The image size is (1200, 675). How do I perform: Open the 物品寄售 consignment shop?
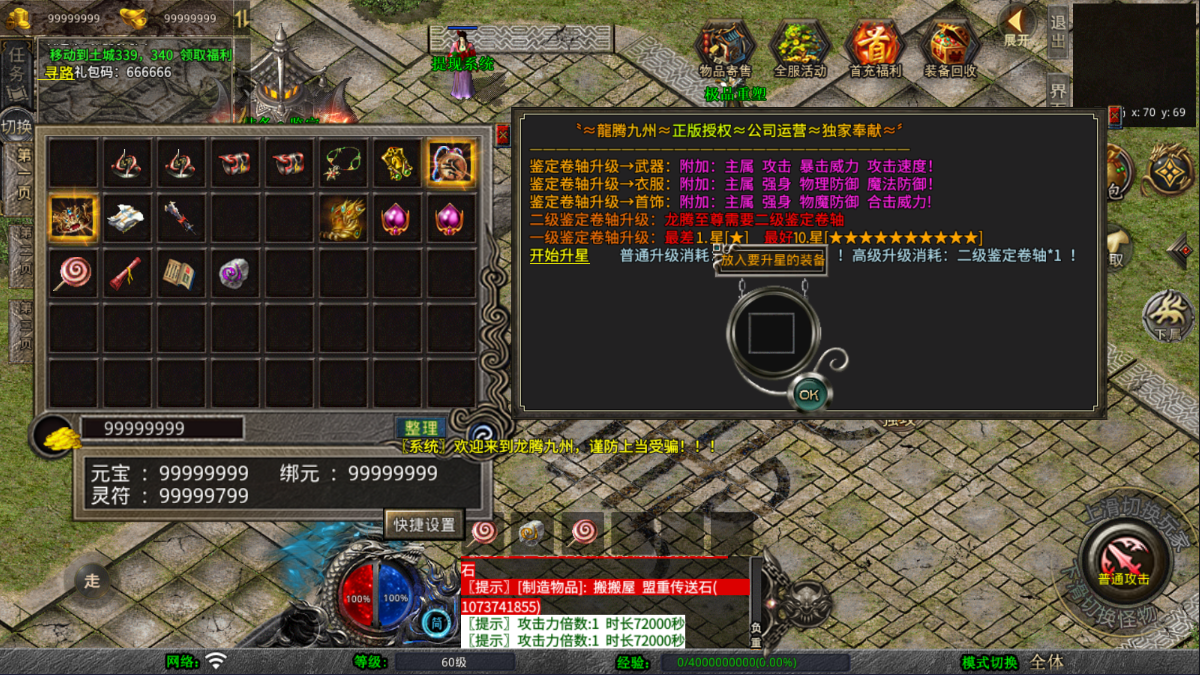725,48
